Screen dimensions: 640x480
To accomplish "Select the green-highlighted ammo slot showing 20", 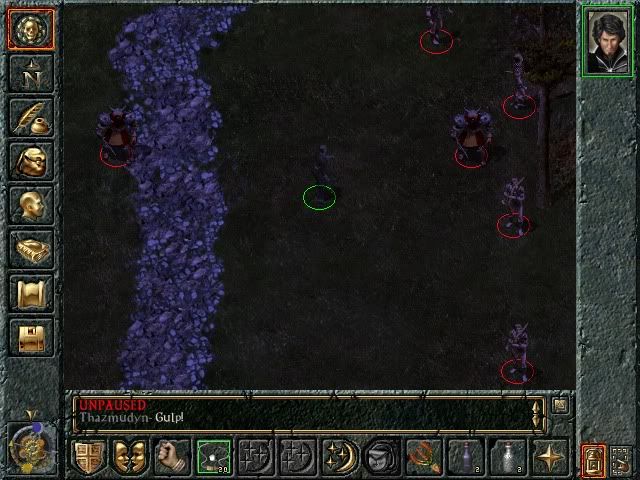I will [x=214, y=457].
